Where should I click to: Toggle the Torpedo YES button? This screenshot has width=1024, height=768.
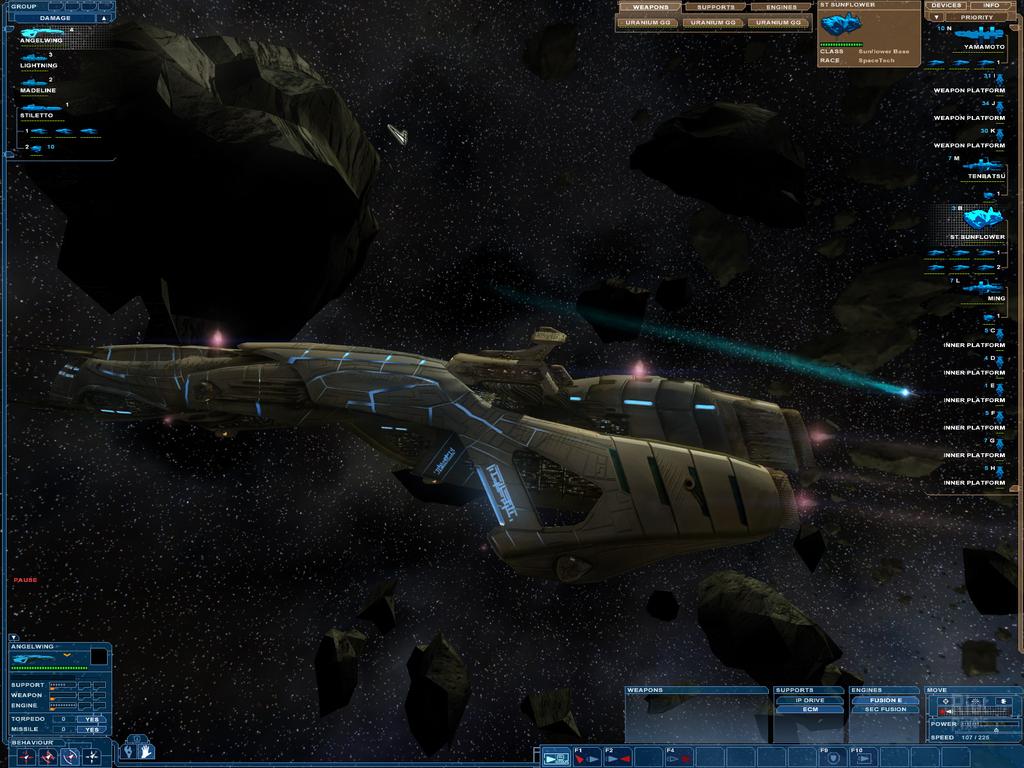92,719
